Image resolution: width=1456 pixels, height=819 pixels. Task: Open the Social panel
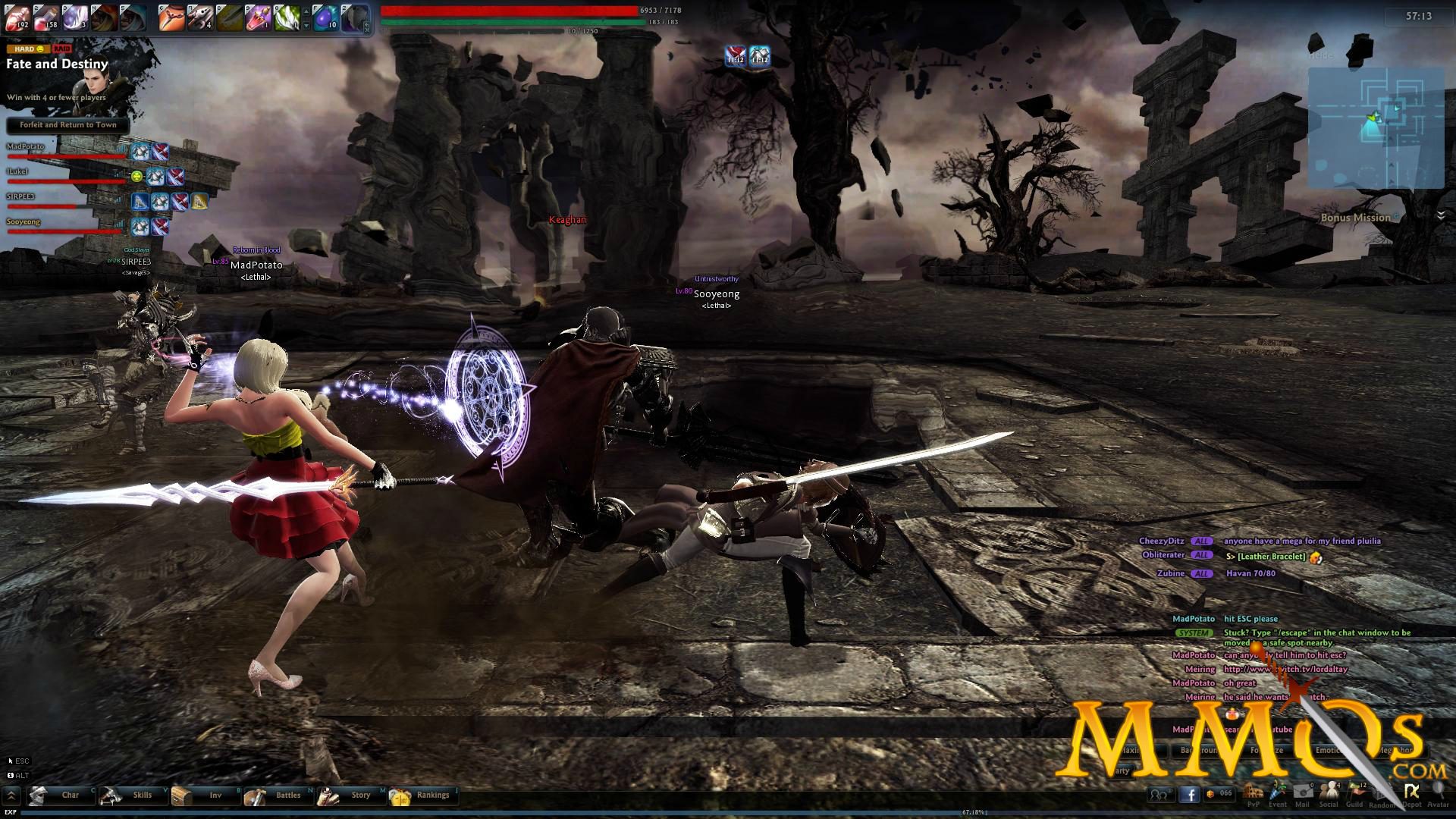tap(1329, 794)
